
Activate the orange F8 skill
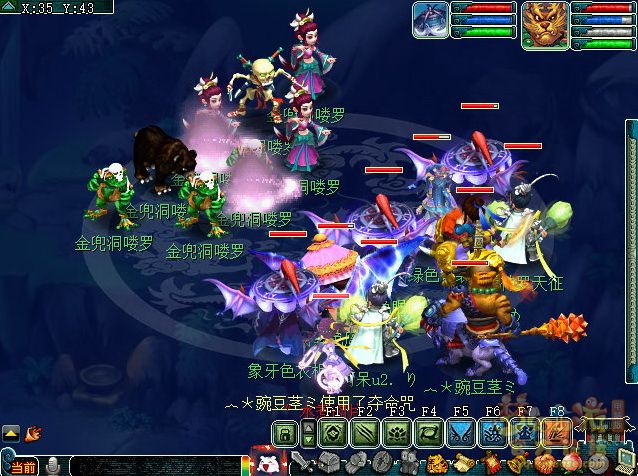(x=555, y=433)
